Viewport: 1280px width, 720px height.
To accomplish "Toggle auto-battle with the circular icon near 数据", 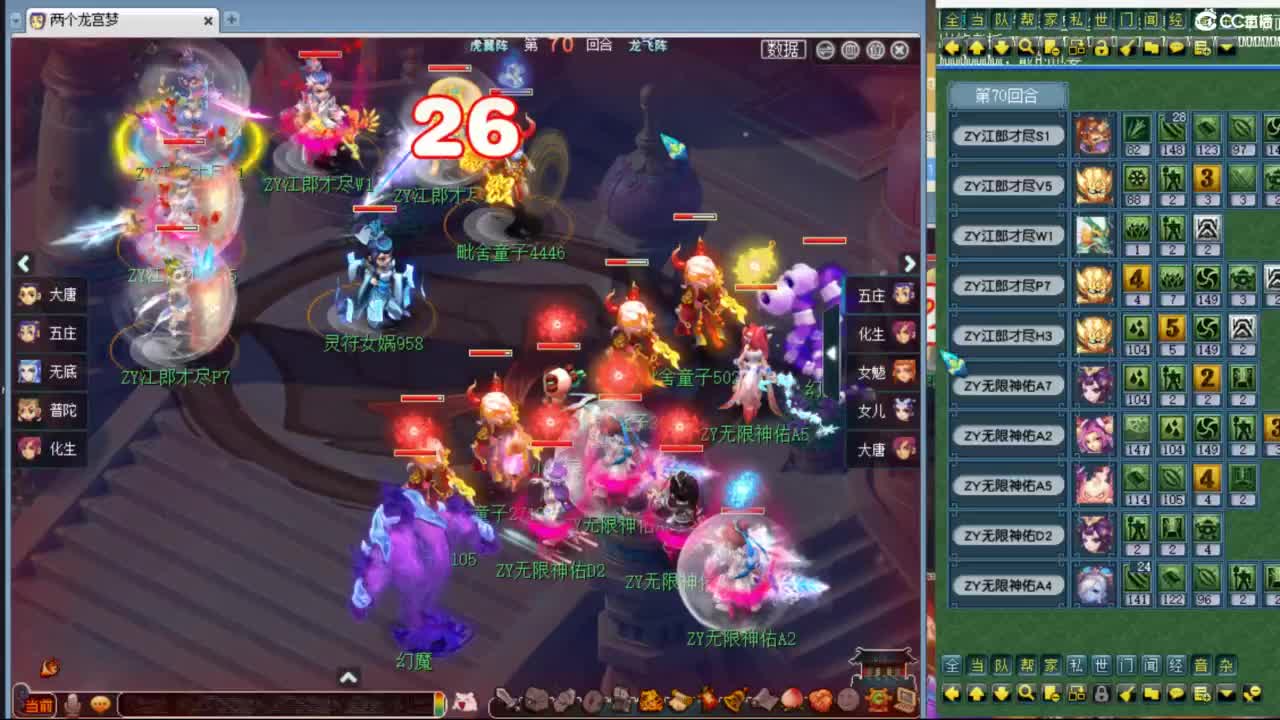I will [x=822, y=49].
